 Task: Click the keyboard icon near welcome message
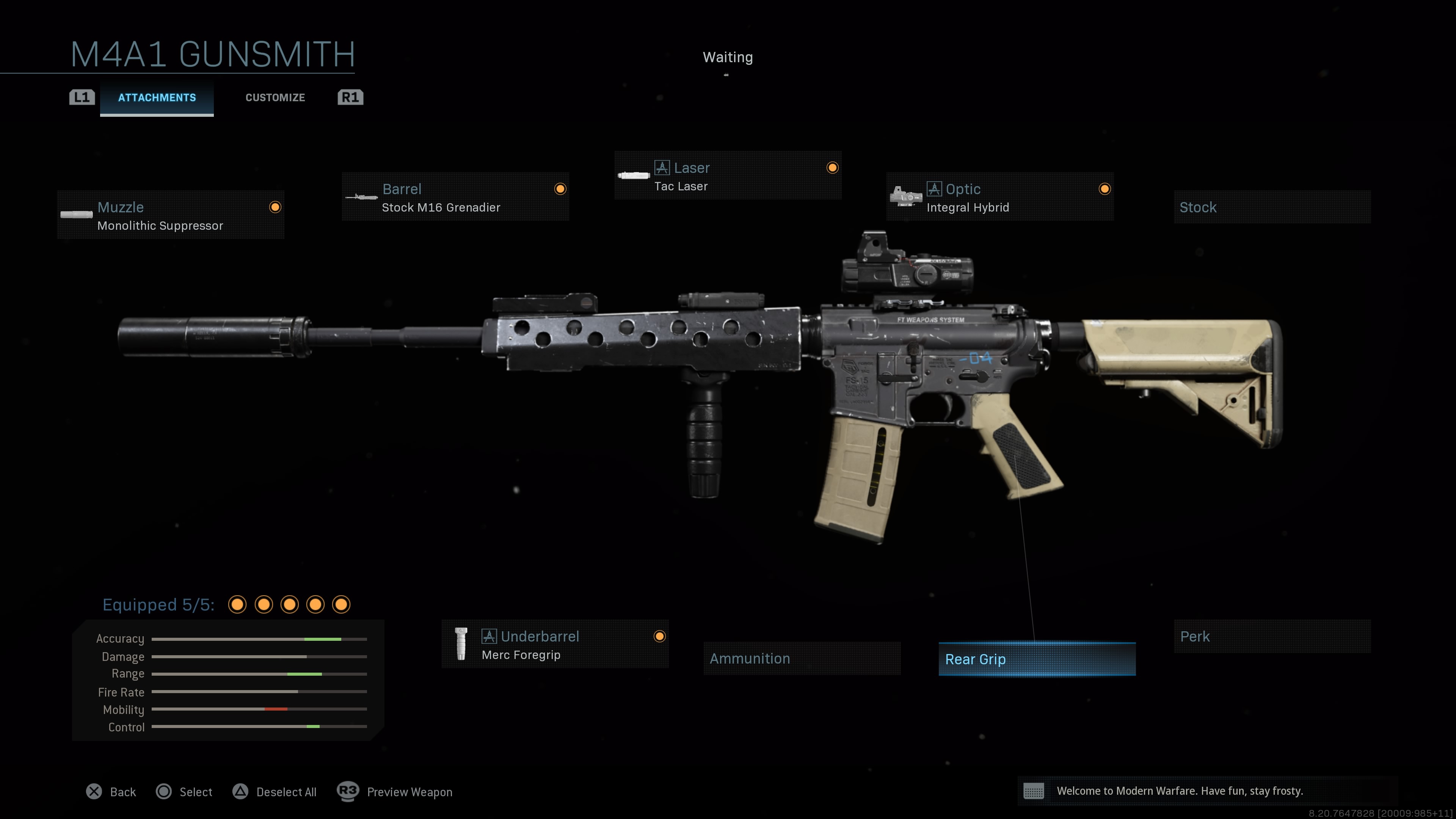(1033, 791)
